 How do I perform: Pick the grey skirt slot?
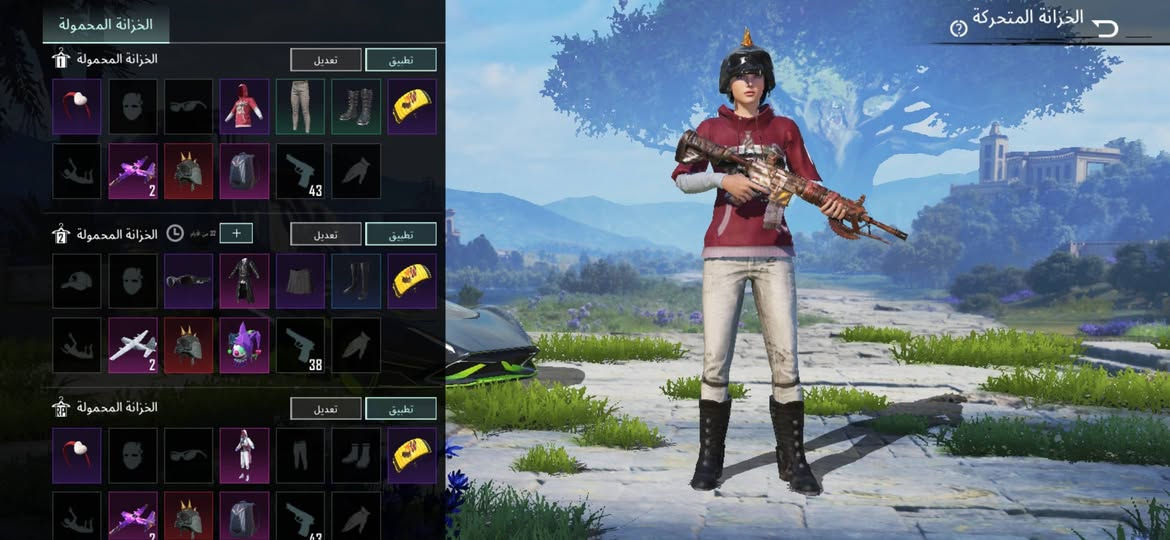click(300, 281)
